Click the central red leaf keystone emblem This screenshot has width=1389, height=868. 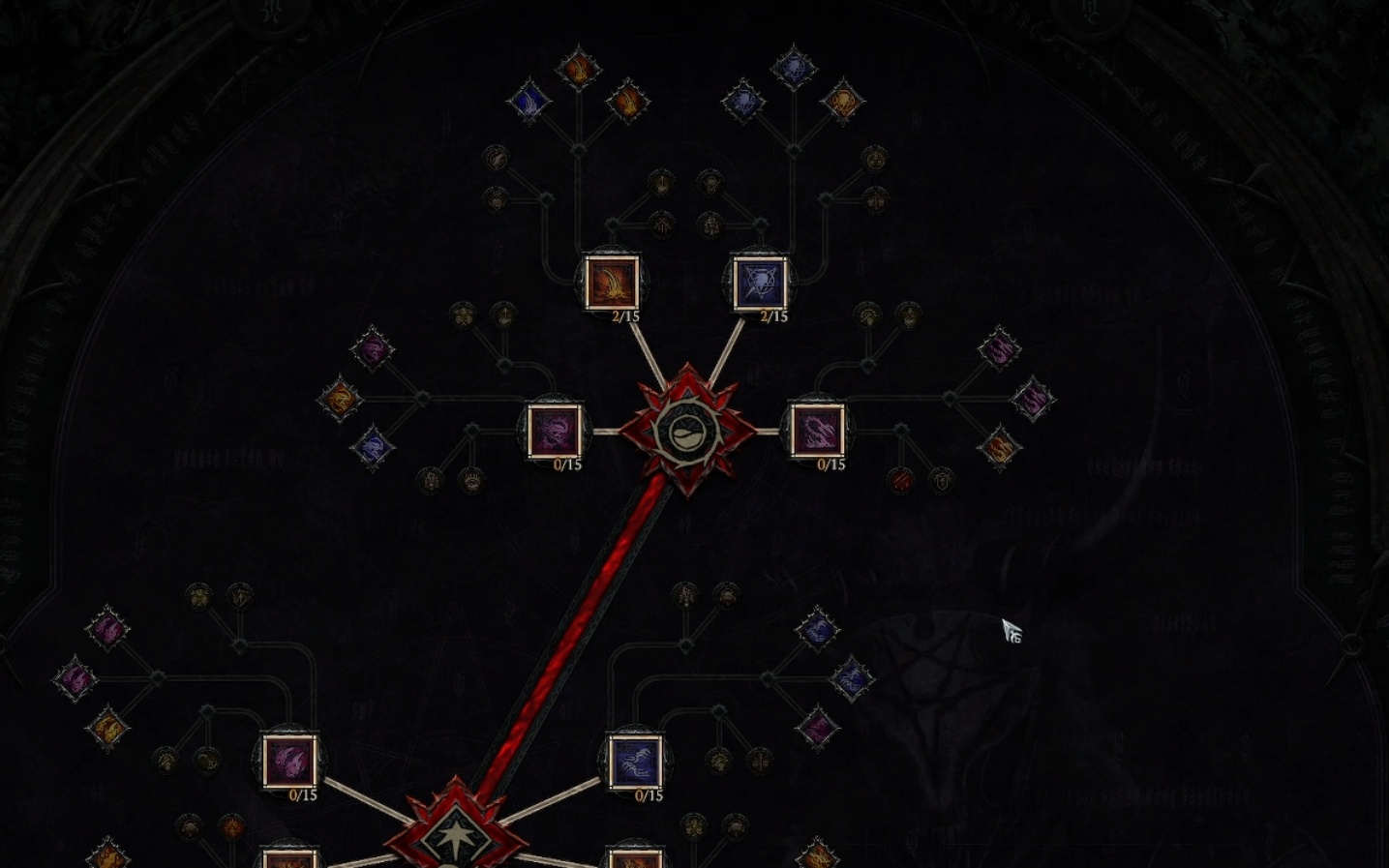tap(688, 433)
